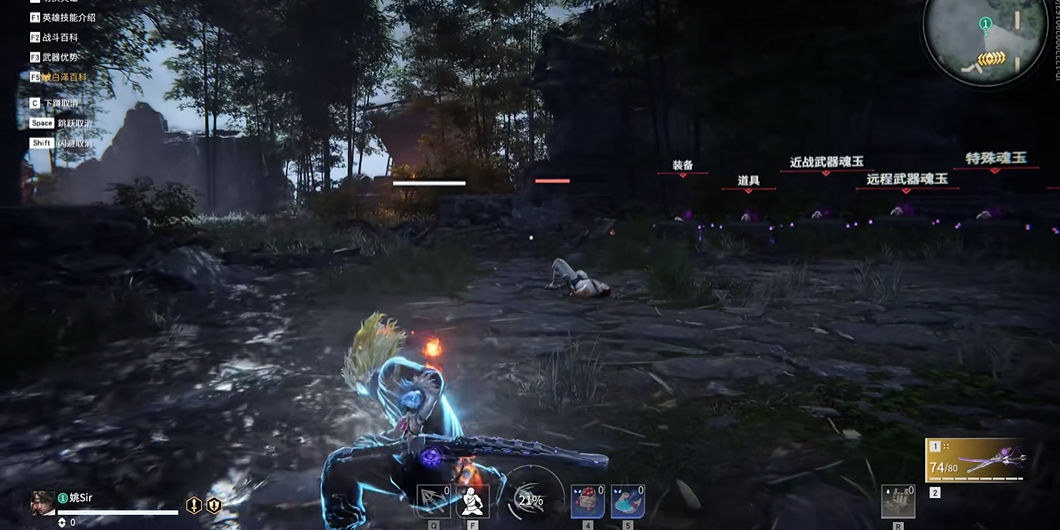Click the ultimate gauge showing 21%
1060x530 pixels.
(529, 497)
